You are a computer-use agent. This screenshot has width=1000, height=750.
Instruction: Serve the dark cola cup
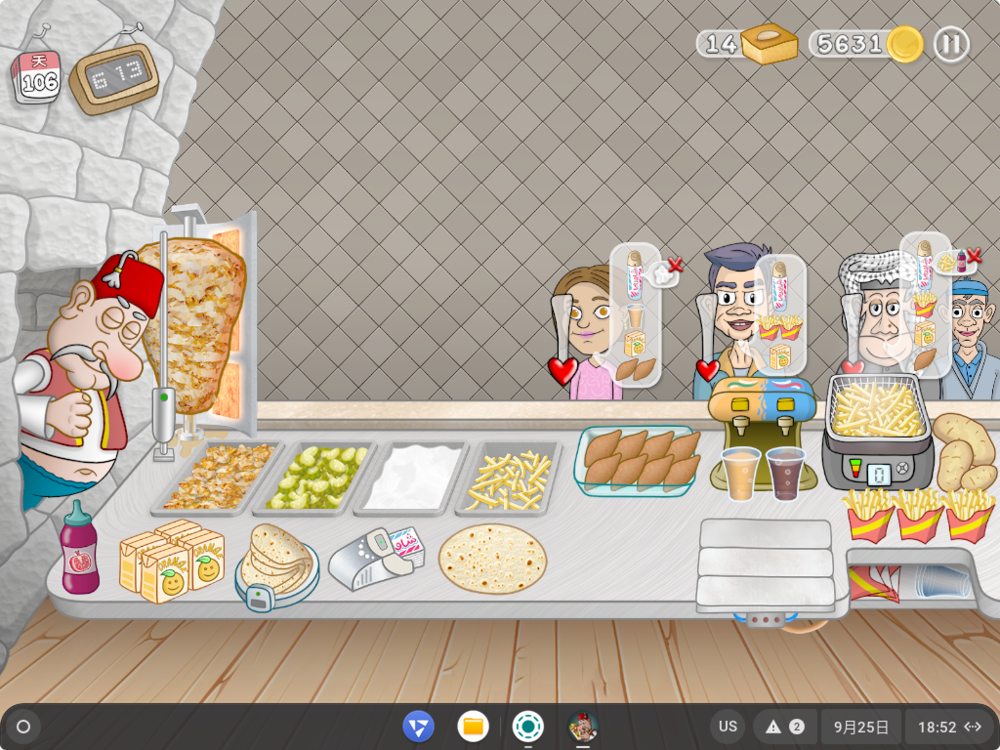click(x=785, y=473)
